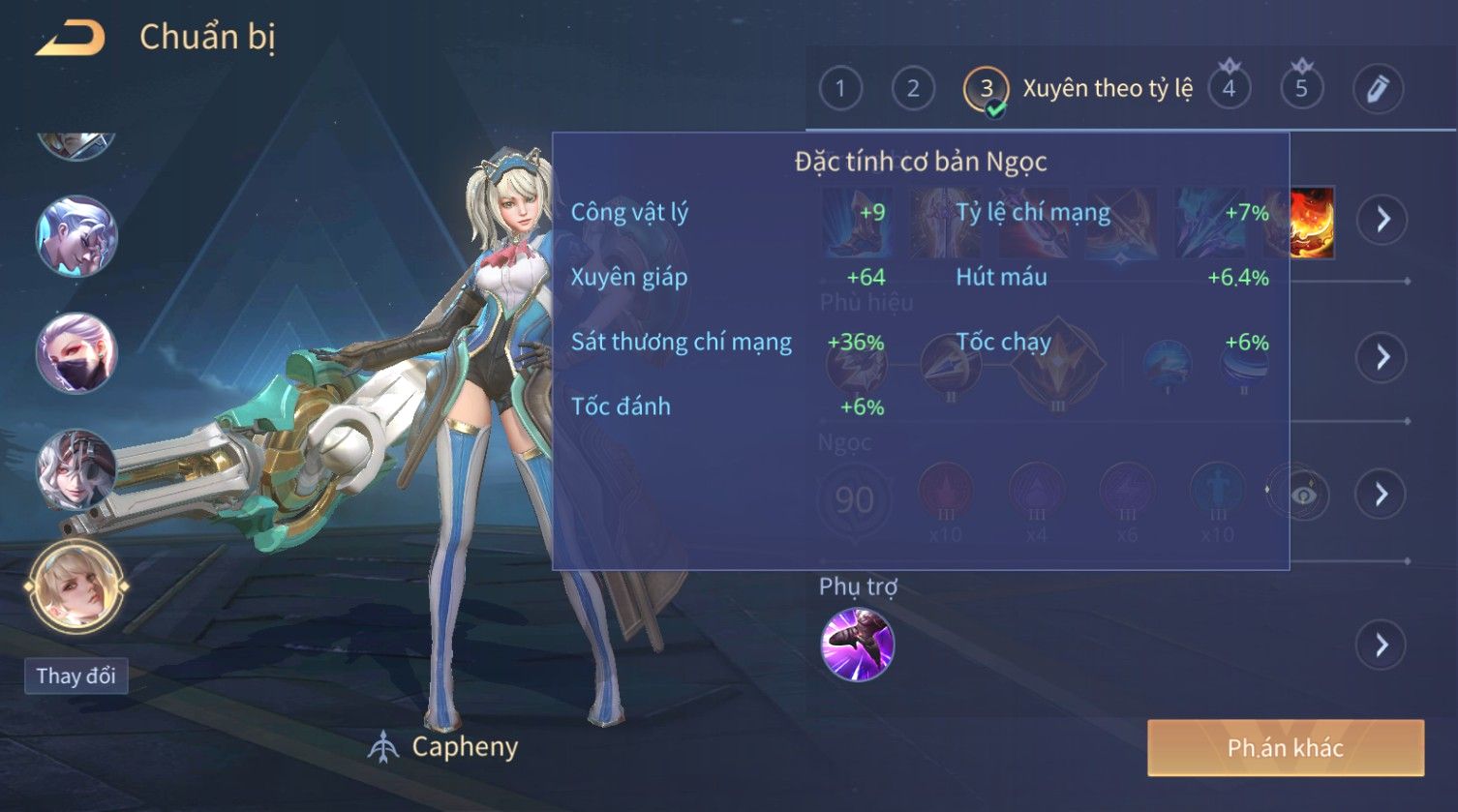Select loadout preset 1
The height and width of the screenshot is (812, 1458).
839,89
